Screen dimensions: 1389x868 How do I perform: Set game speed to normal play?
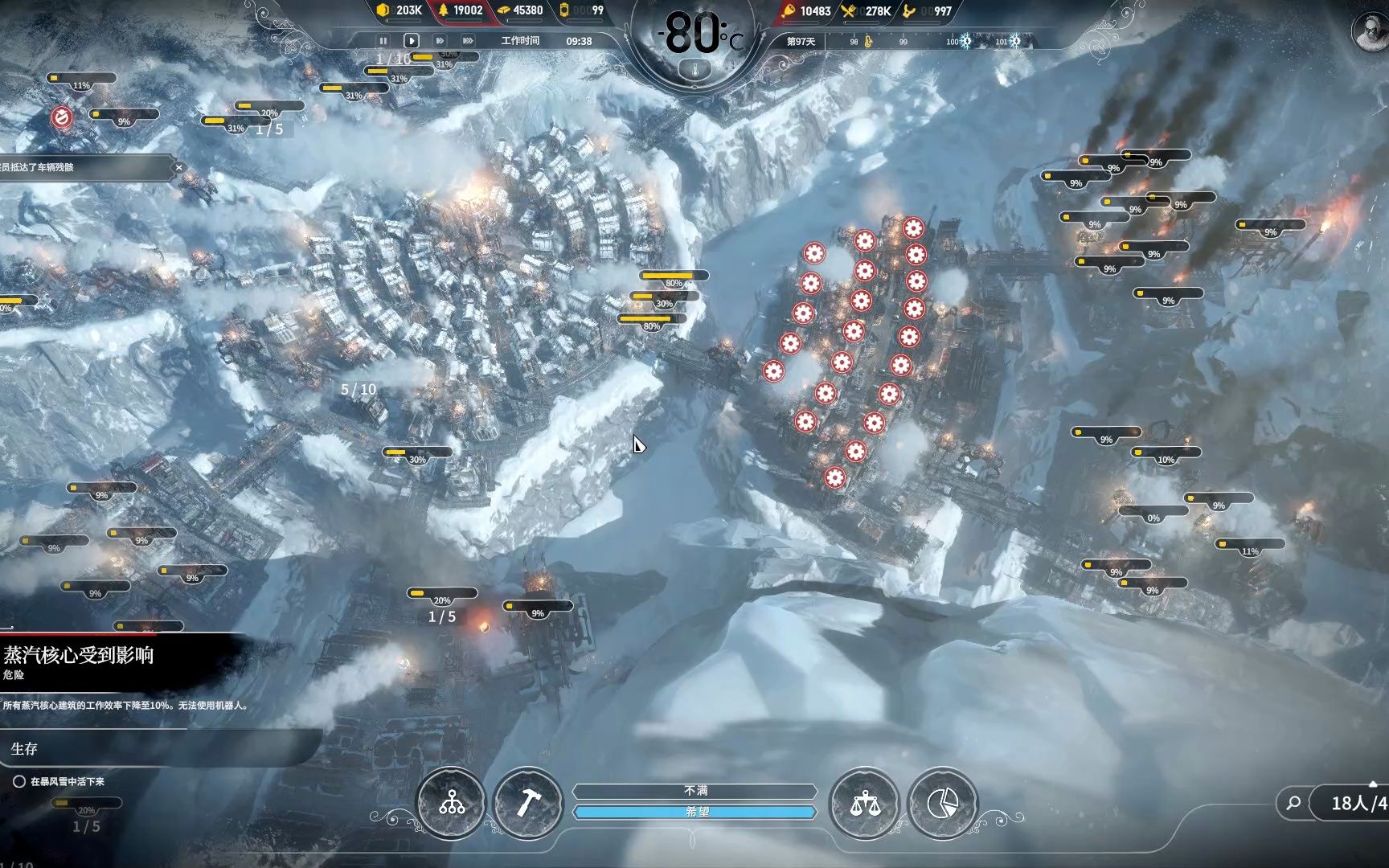click(x=411, y=40)
